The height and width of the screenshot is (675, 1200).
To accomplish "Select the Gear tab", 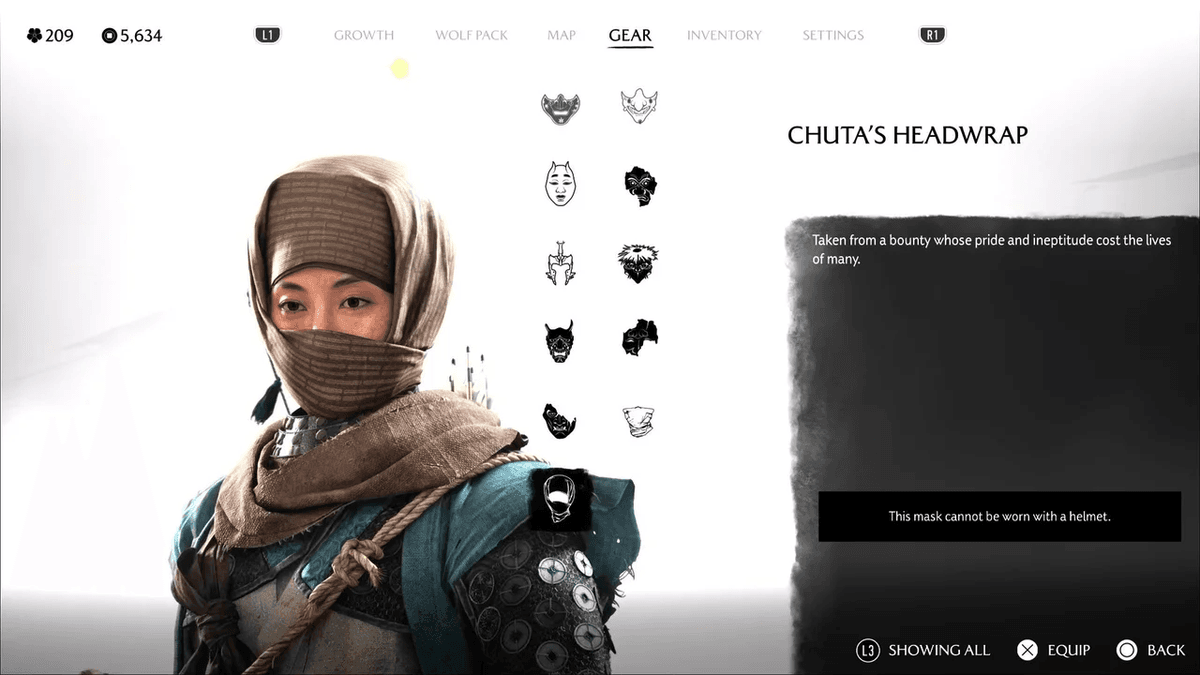I will [x=630, y=35].
